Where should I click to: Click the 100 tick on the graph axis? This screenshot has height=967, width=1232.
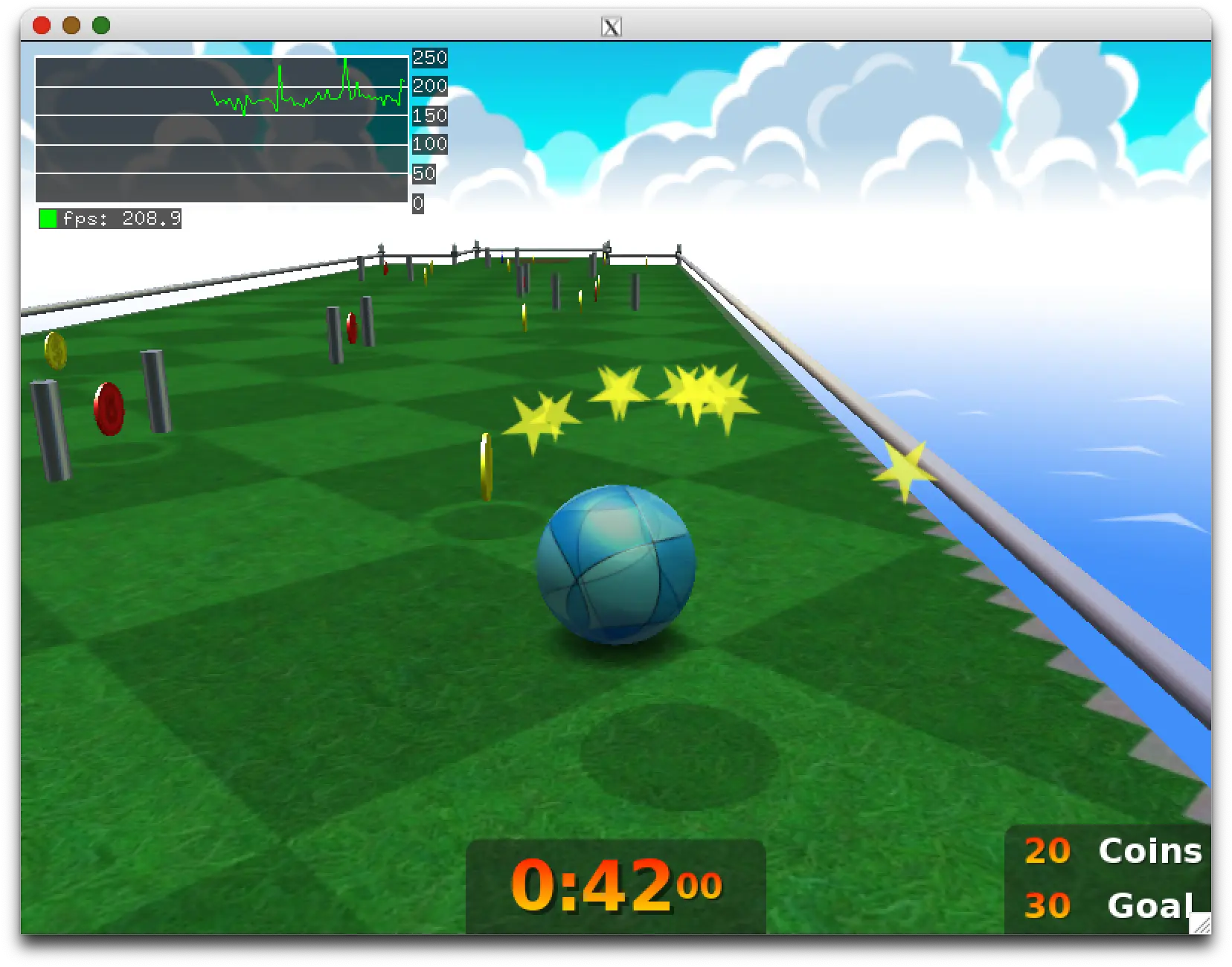tap(429, 145)
